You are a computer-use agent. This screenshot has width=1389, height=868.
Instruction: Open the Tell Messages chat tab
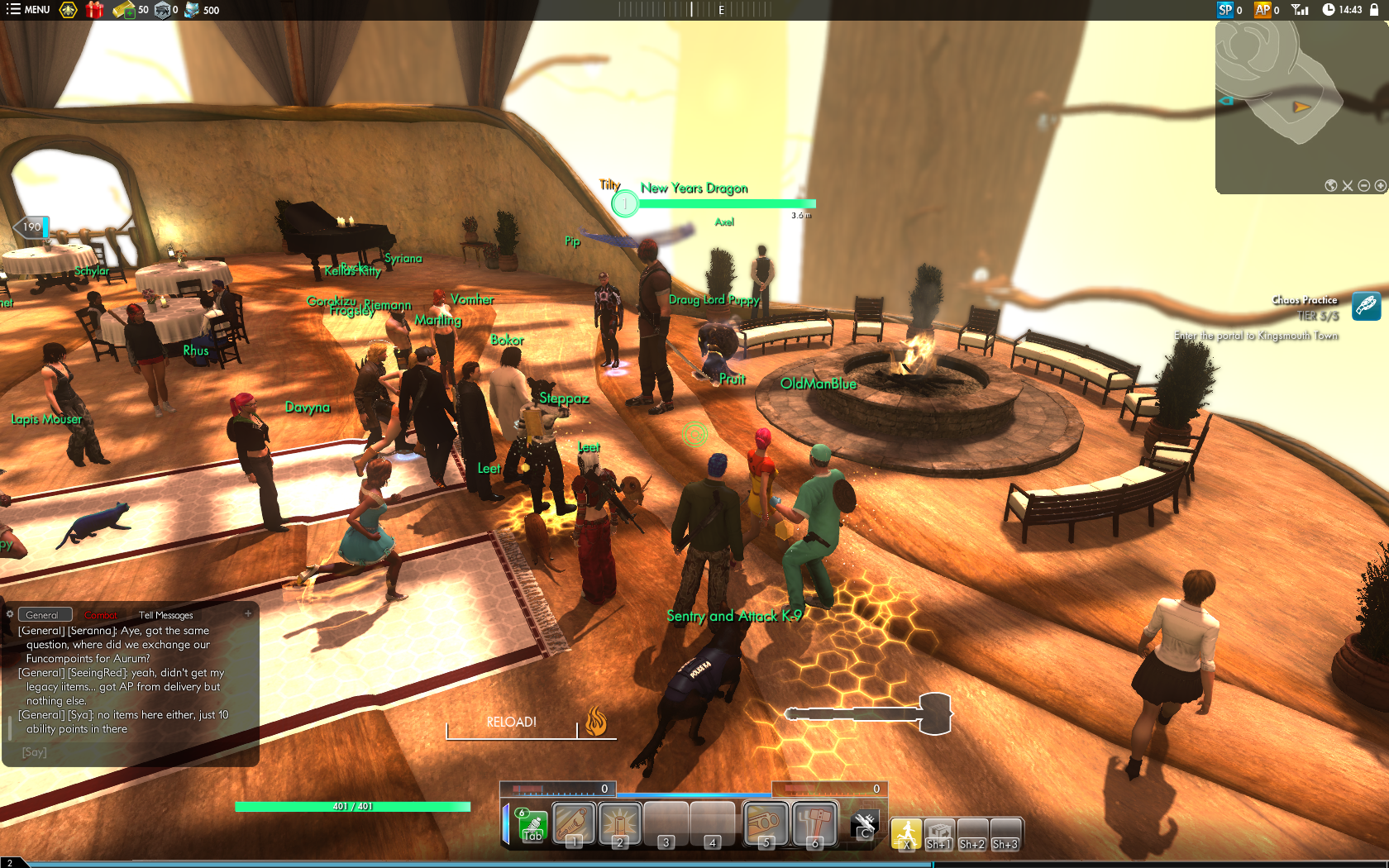click(165, 615)
